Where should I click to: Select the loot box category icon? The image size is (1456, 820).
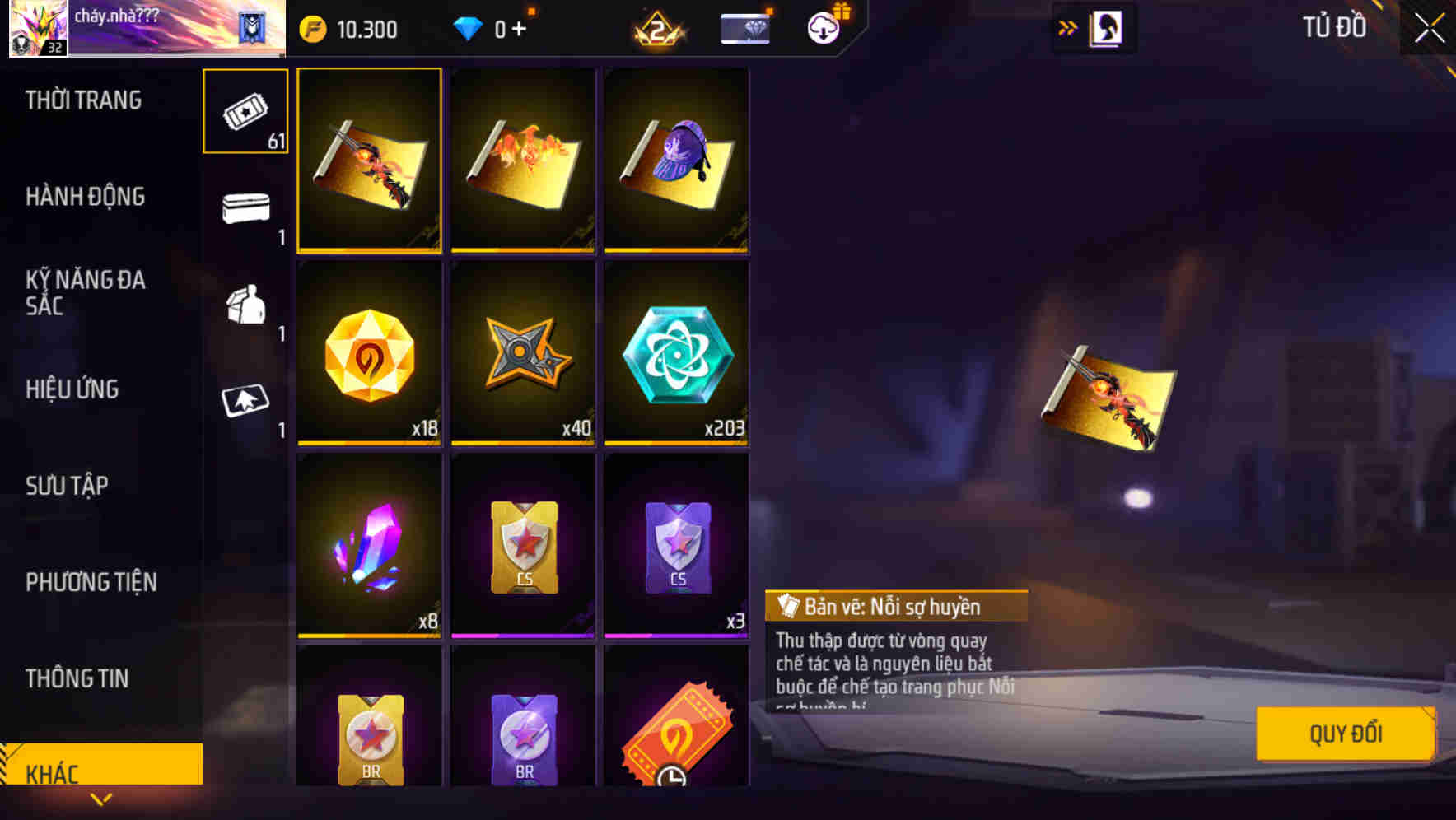click(244, 305)
